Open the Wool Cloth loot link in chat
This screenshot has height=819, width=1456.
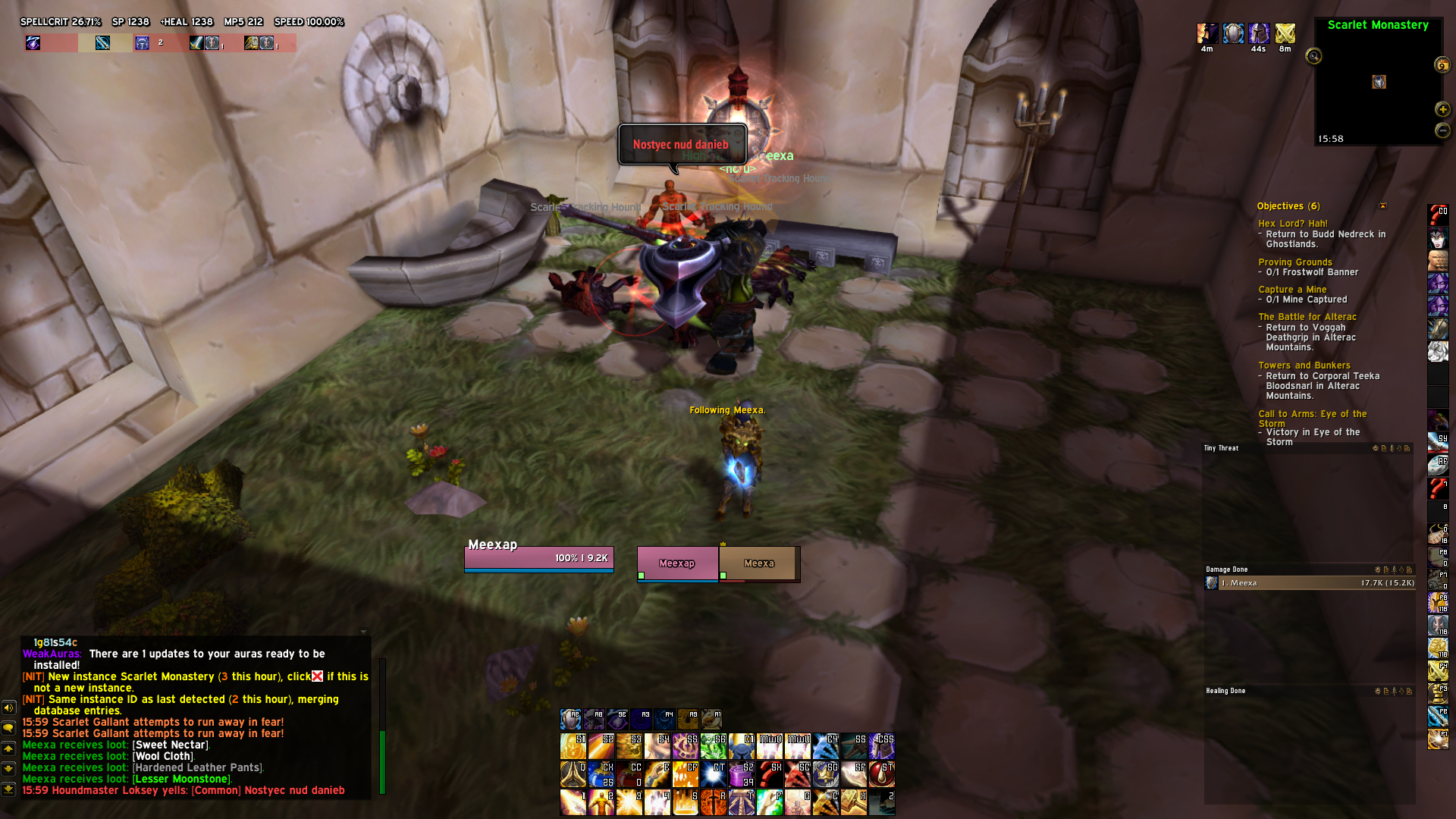[x=163, y=756]
